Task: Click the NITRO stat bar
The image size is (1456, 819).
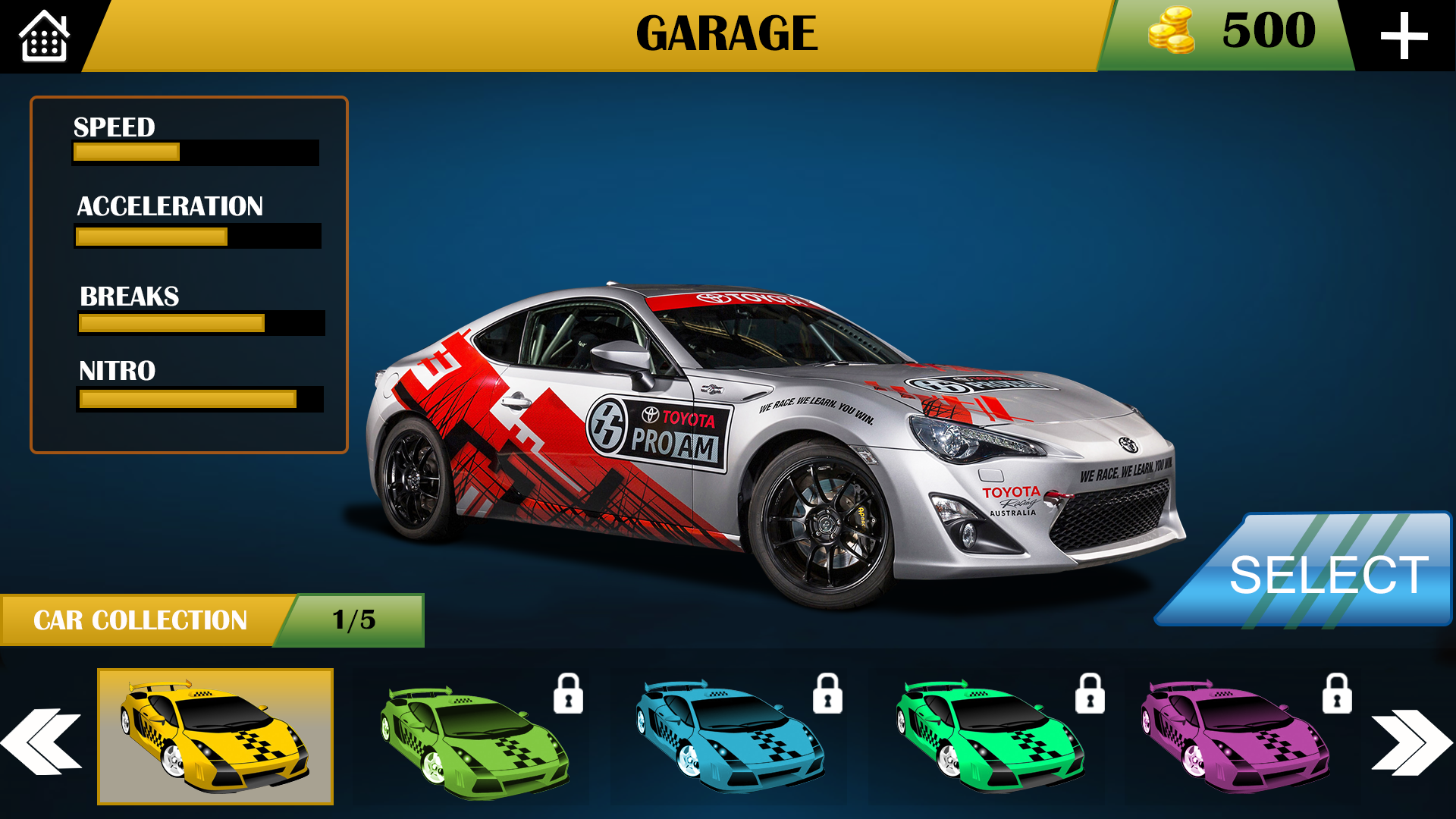Action: [201, 398]
